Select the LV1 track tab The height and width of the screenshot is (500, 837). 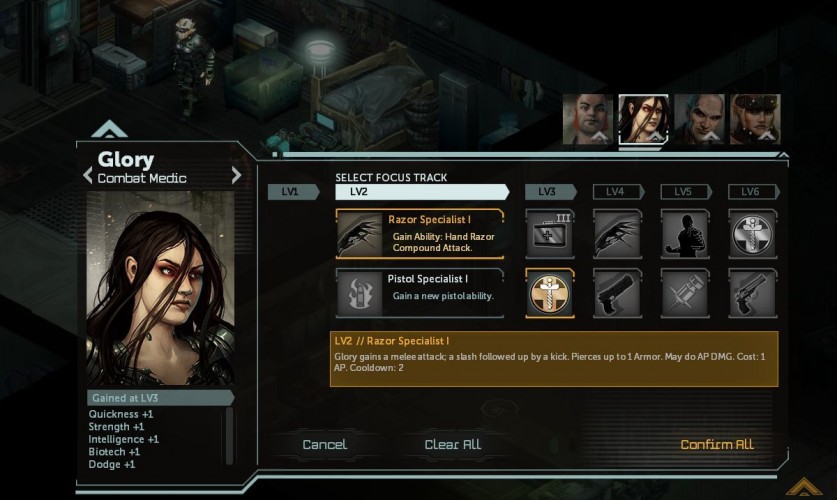click(289, 192)
